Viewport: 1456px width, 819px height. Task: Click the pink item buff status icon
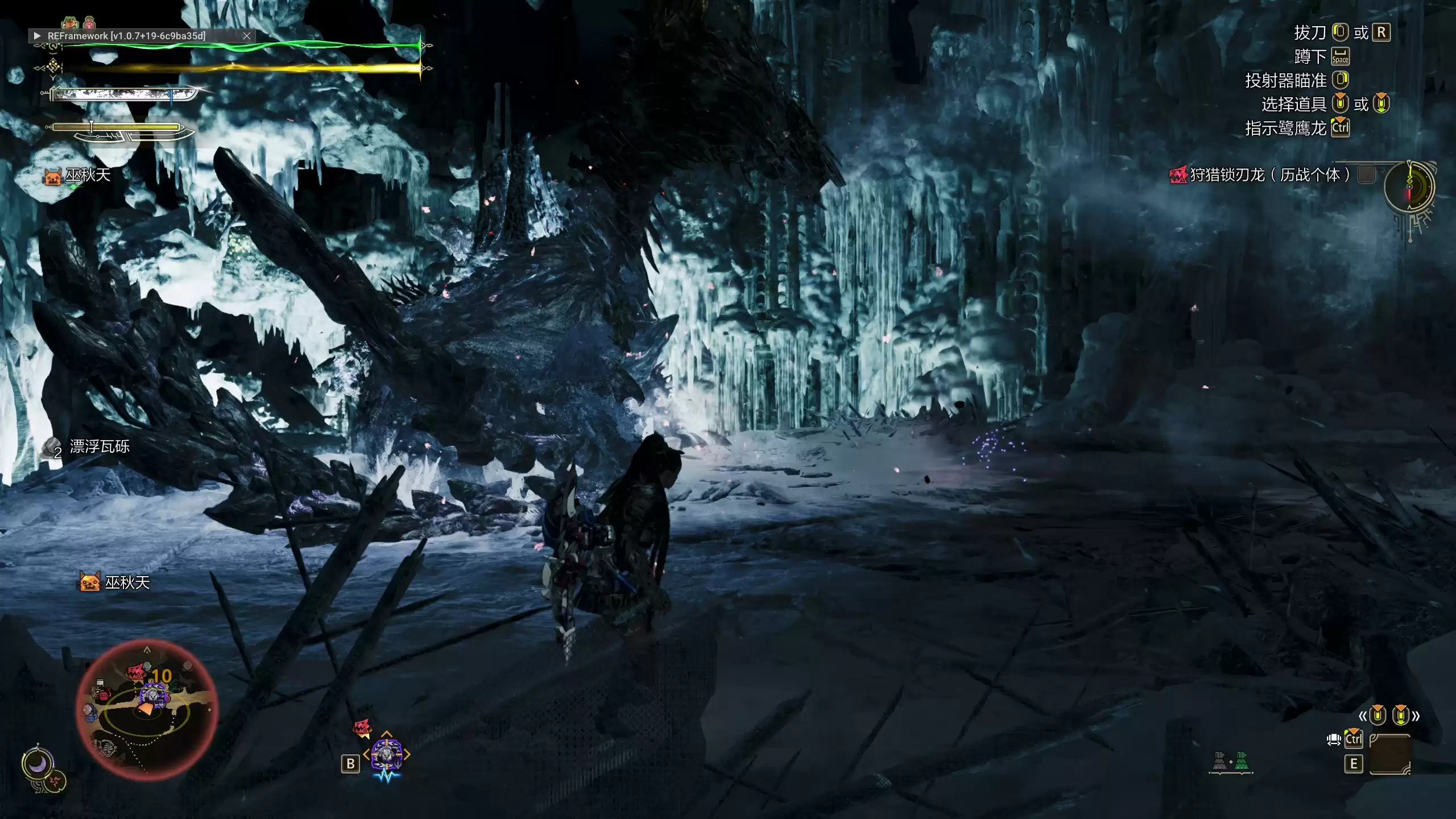(x=89, y=23)
